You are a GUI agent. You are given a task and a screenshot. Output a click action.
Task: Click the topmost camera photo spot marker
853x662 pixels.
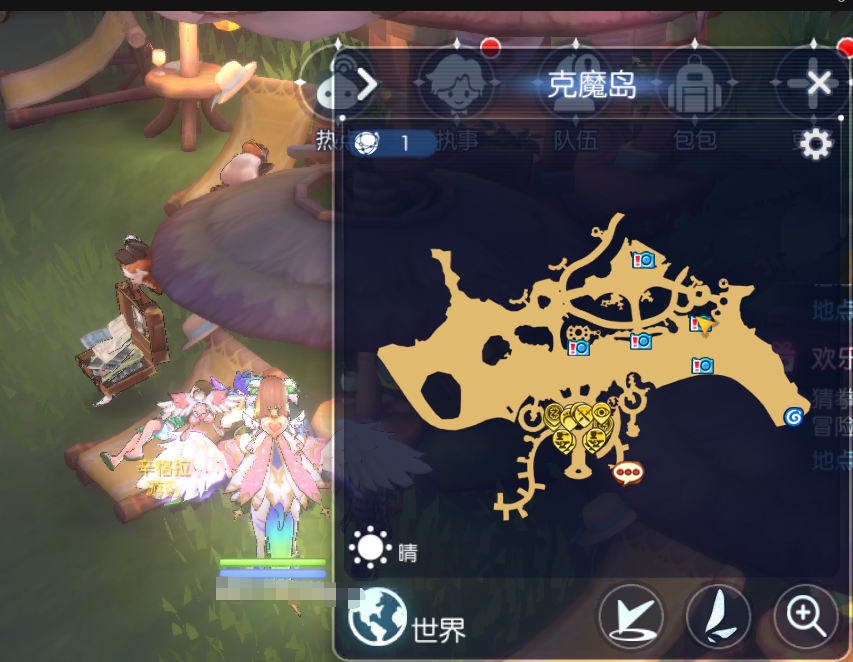tap(643, 260)
